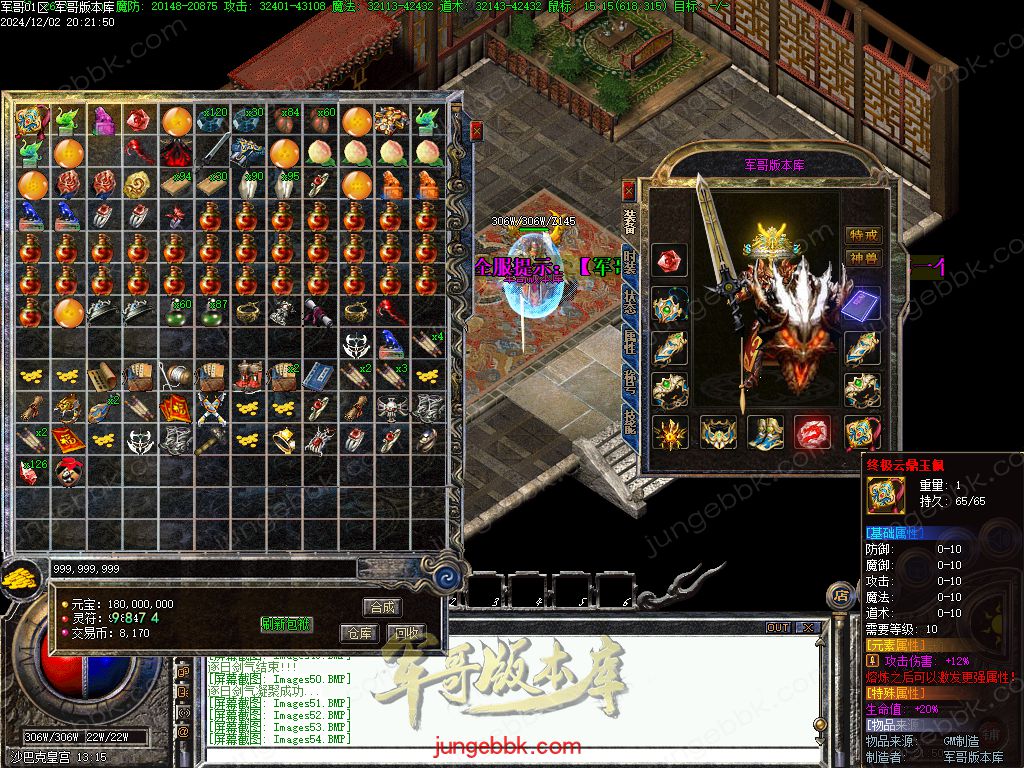Click the OUT button above chat
The width and height of the screenshot is (1024, 768).
pos(777,628)
